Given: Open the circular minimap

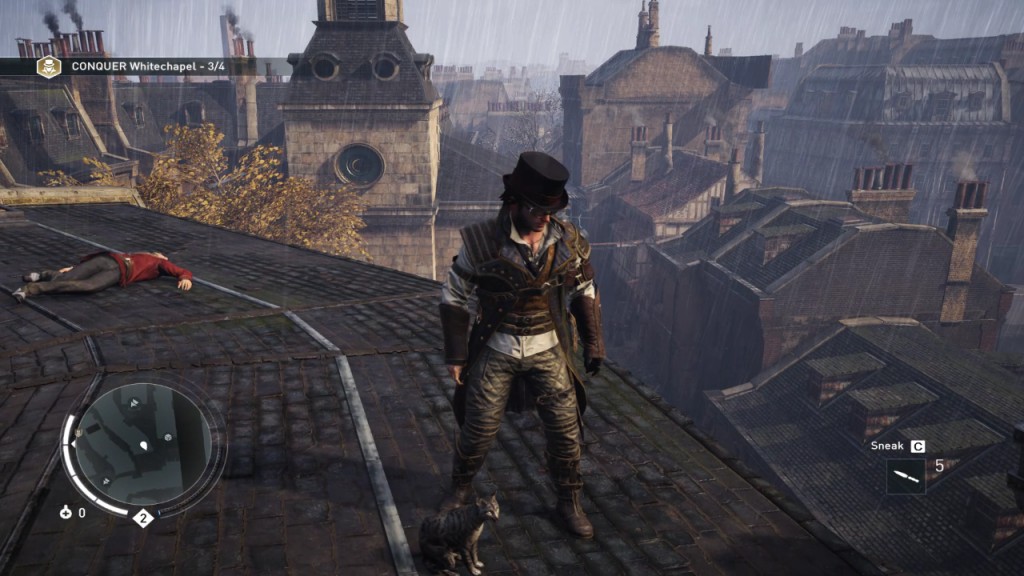Looking at the screenshot, I should (143, 444).
